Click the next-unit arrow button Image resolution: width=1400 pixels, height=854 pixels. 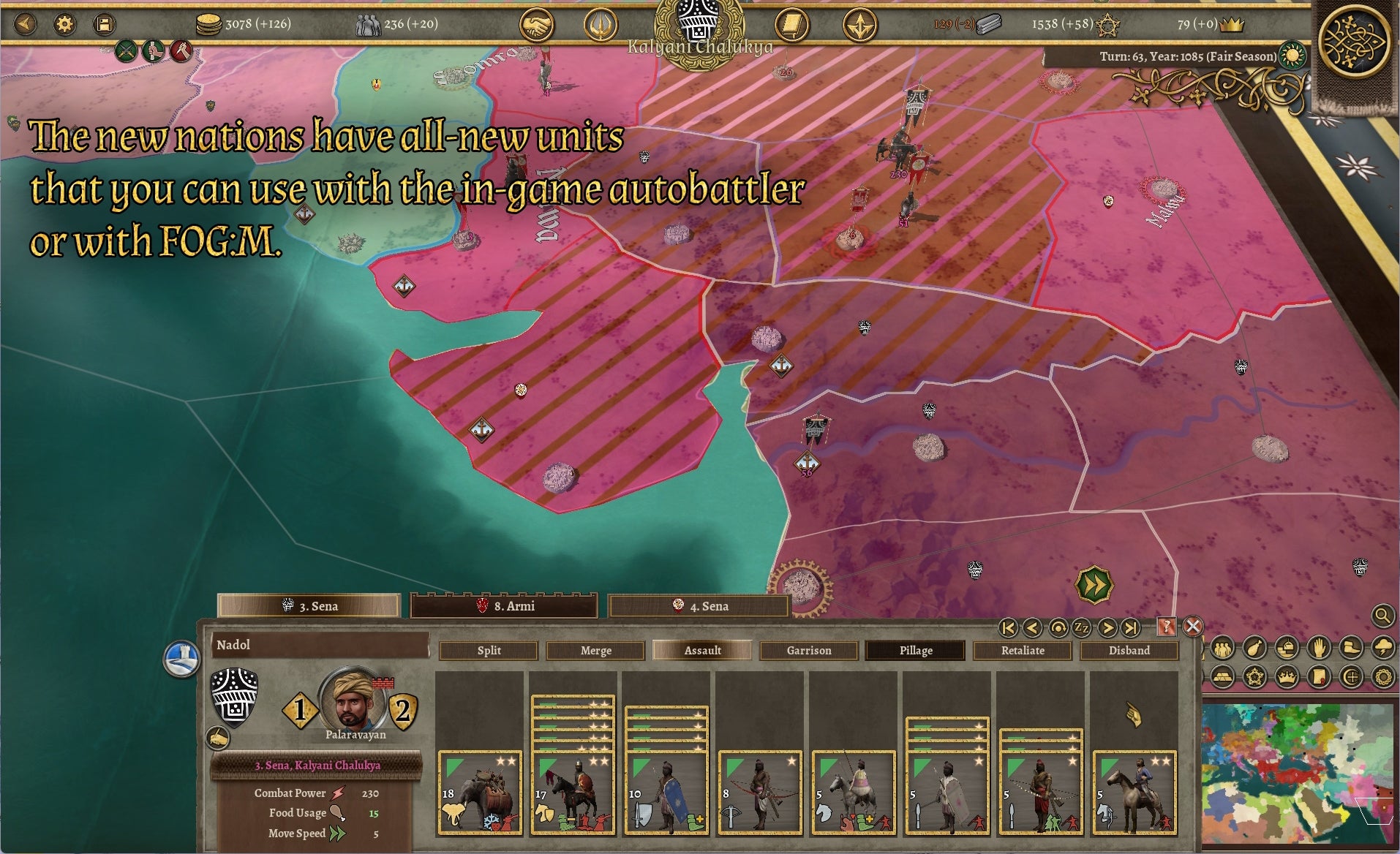(1107, 627)
